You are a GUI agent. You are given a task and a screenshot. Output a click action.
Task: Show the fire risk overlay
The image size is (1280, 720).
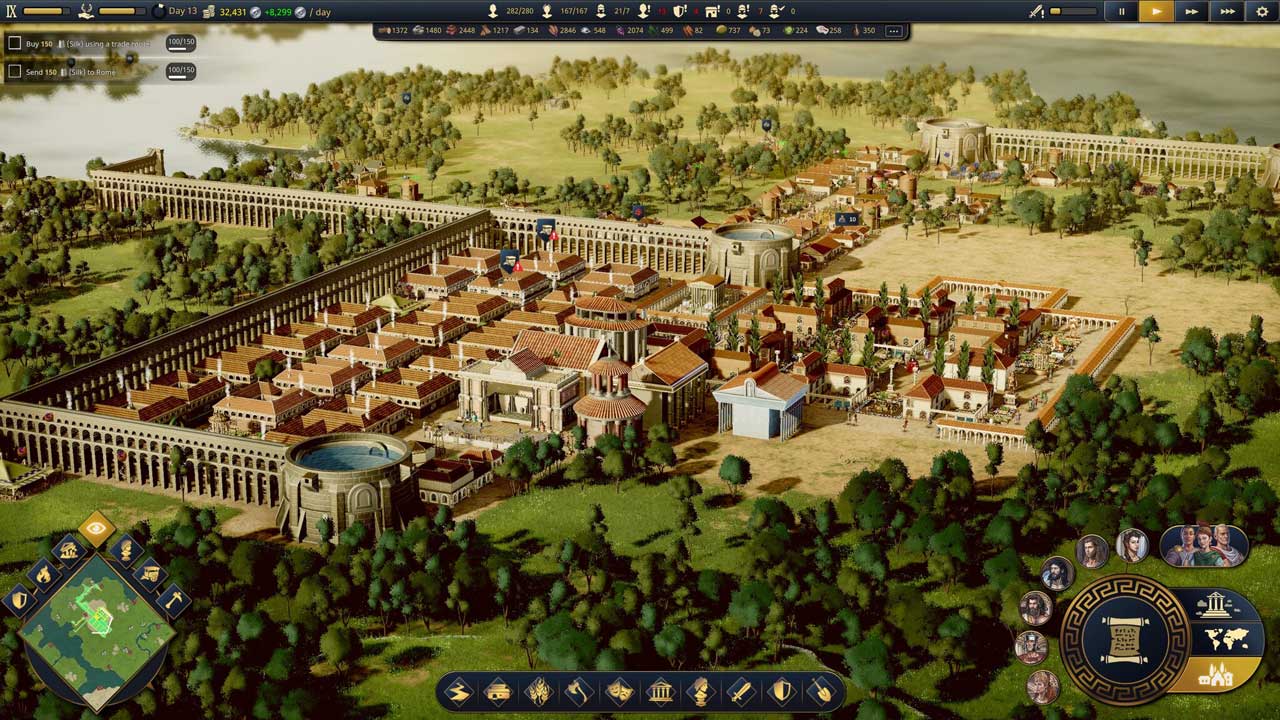(43, 574)
